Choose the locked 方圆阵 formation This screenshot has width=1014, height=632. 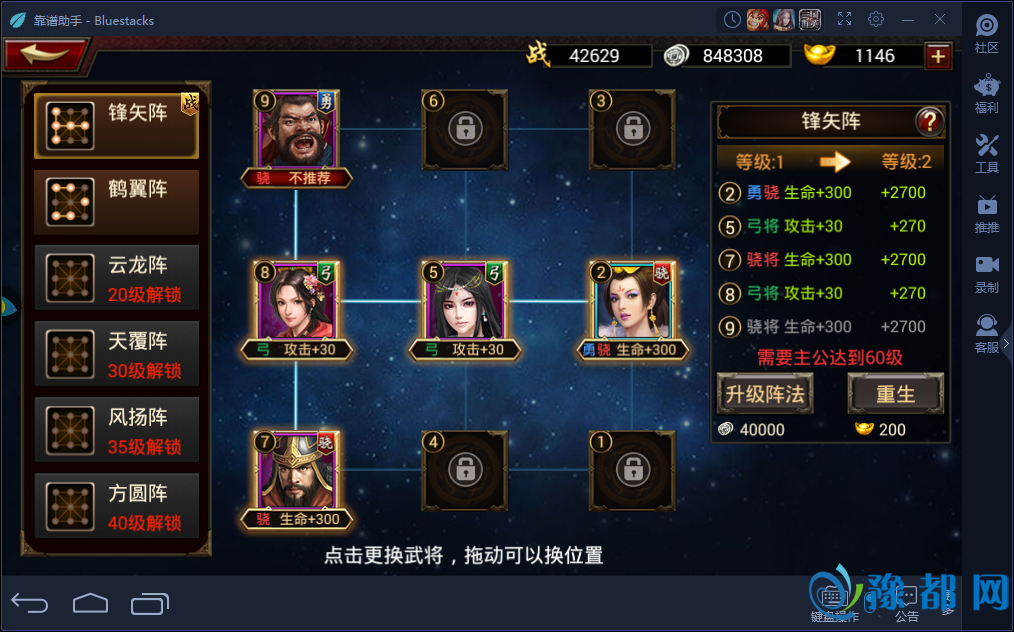point(116,505)
